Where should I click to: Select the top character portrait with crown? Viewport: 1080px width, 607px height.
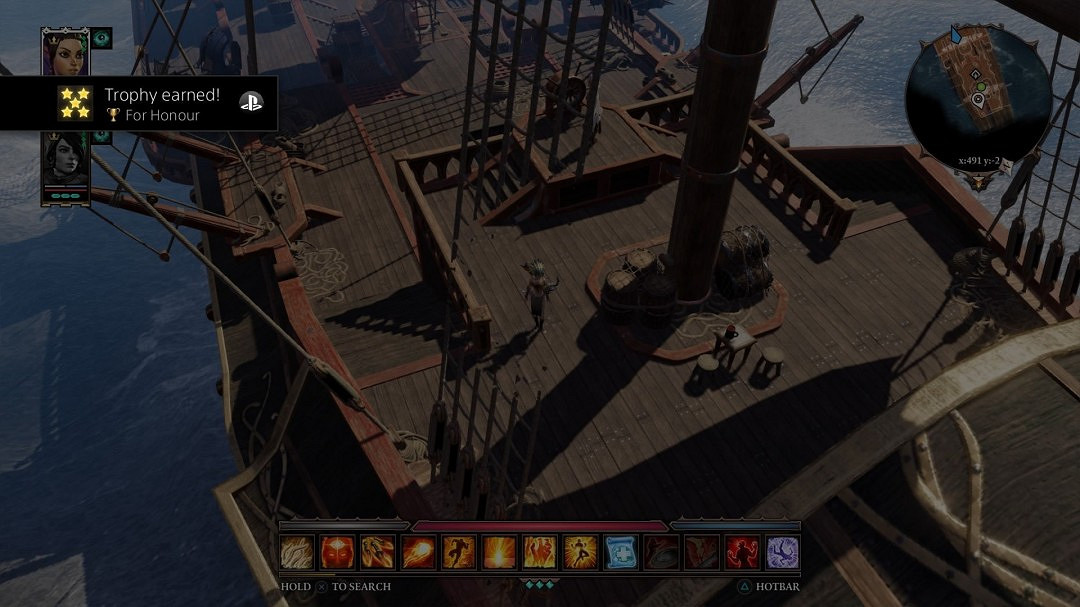pos(65,52)
